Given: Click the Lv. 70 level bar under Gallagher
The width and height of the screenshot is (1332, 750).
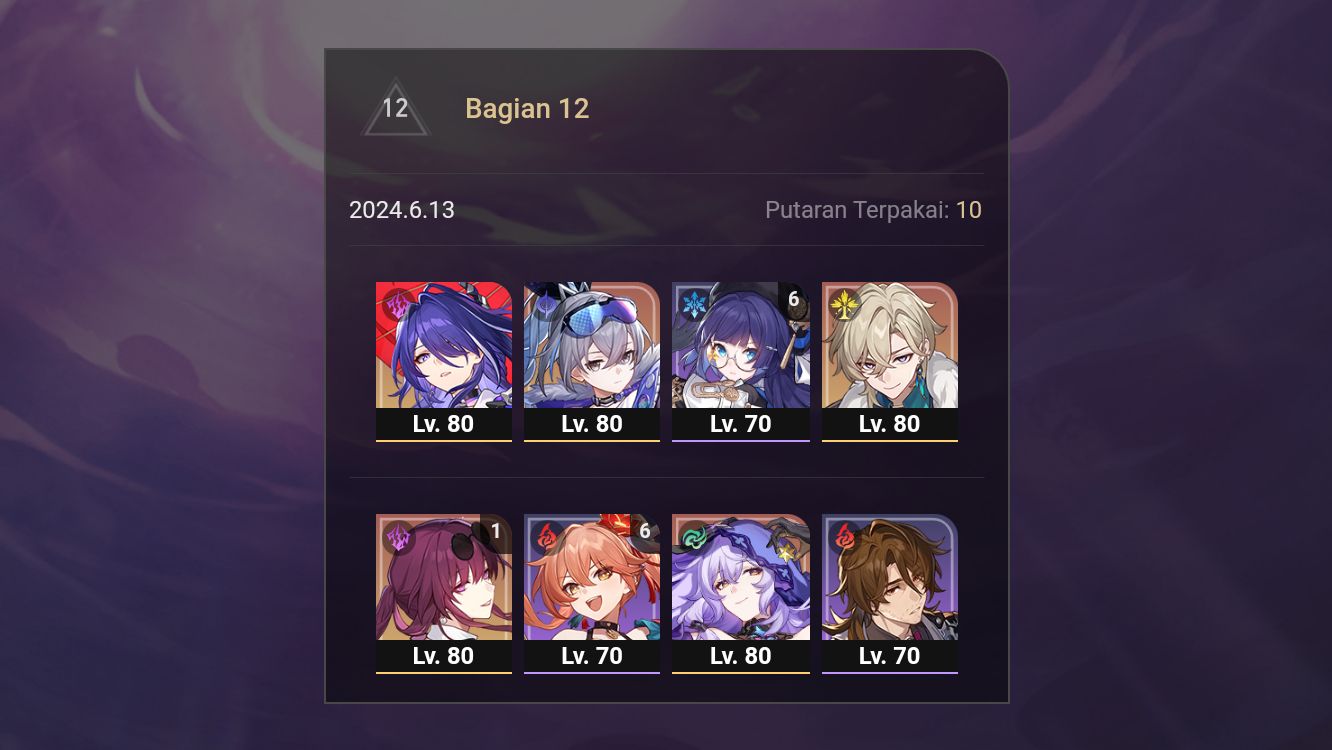Looking at the screenshot, I should tap(889, 656).
